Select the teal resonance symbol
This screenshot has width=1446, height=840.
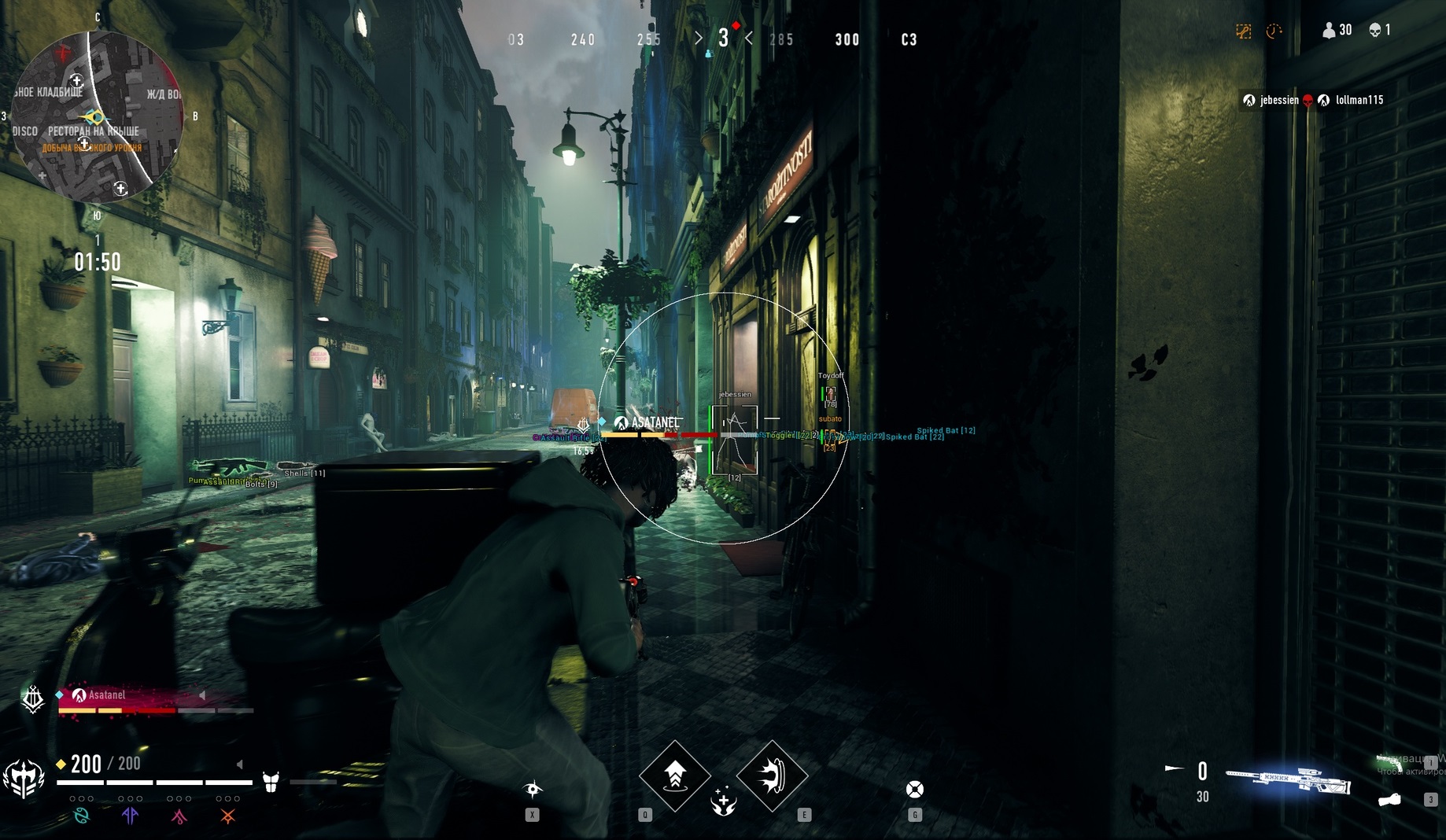coord(81,816)
